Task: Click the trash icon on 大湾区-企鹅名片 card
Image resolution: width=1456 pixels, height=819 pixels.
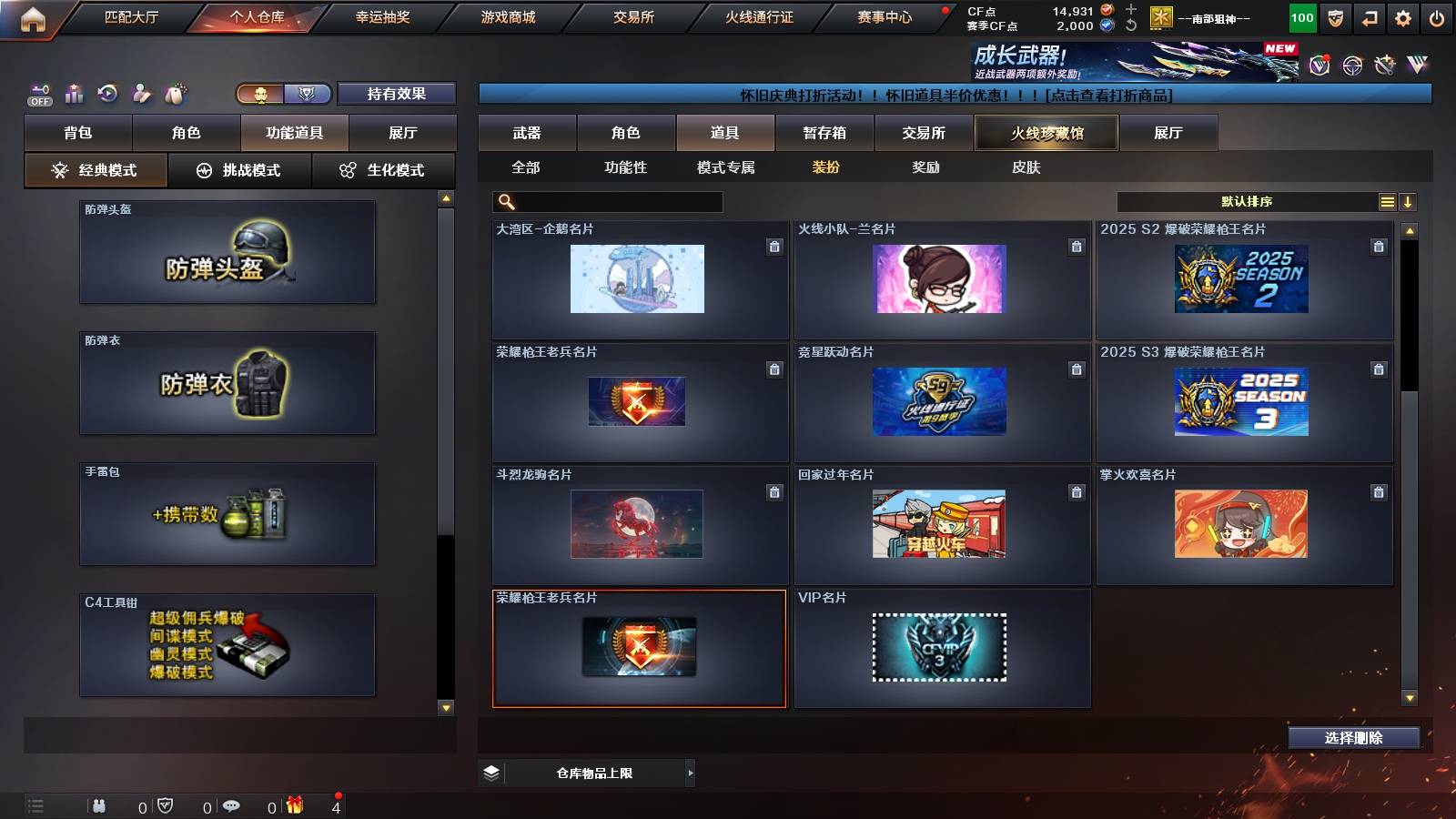Action: pyautogui.click(x=773, y=246)
